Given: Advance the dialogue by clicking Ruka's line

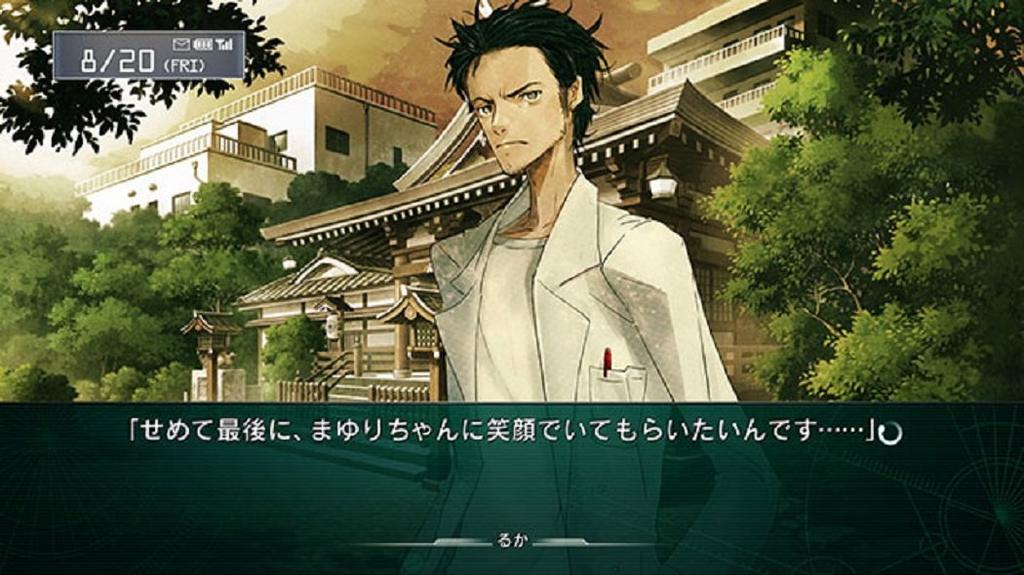Looking at the screenshot, I should pyautogui.click(x=502, y=432).
